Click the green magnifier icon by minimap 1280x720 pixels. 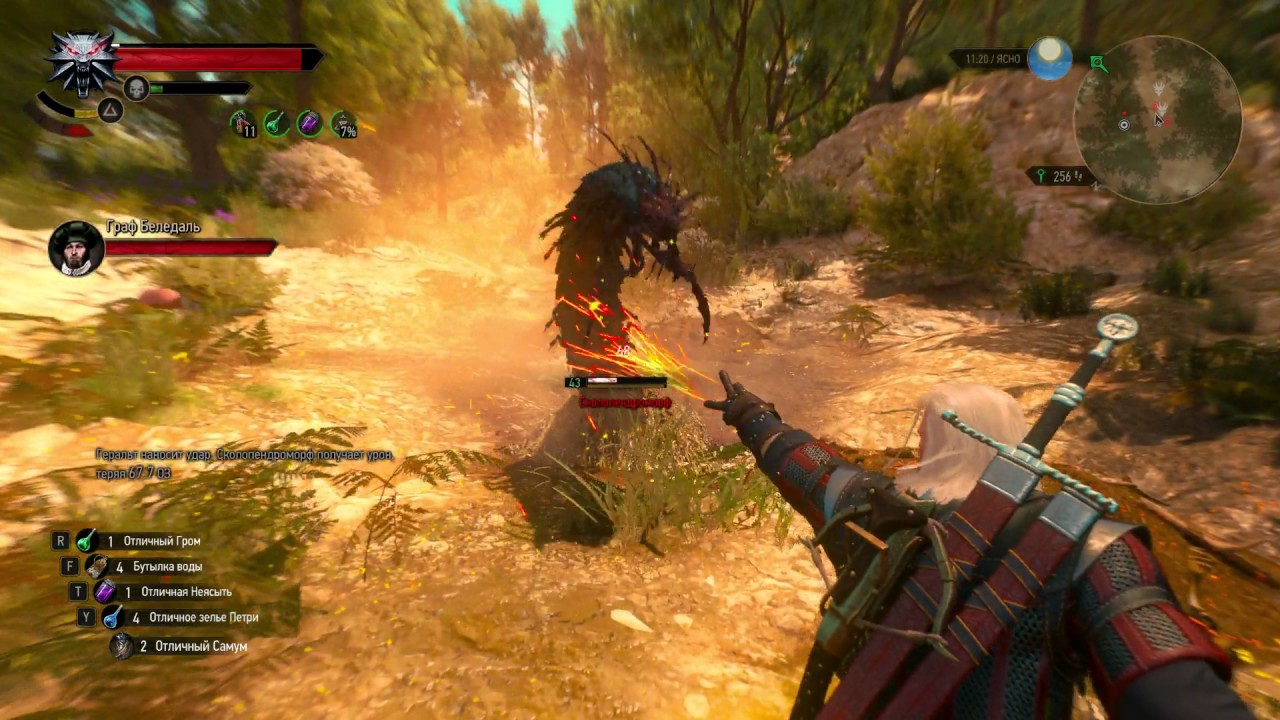tap(1099, 64)
